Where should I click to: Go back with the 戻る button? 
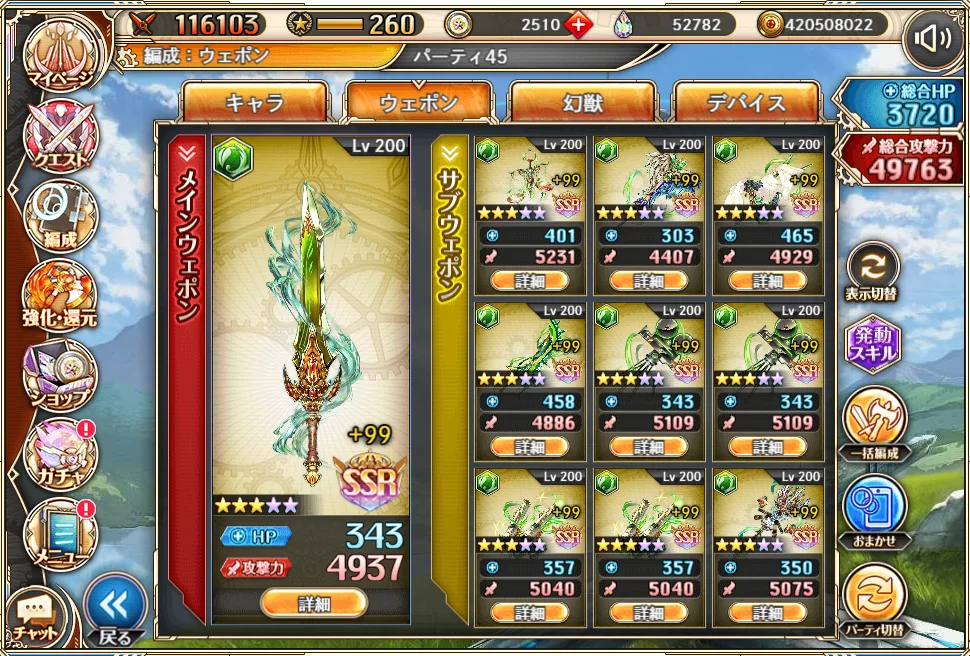(x=115, y=608)
